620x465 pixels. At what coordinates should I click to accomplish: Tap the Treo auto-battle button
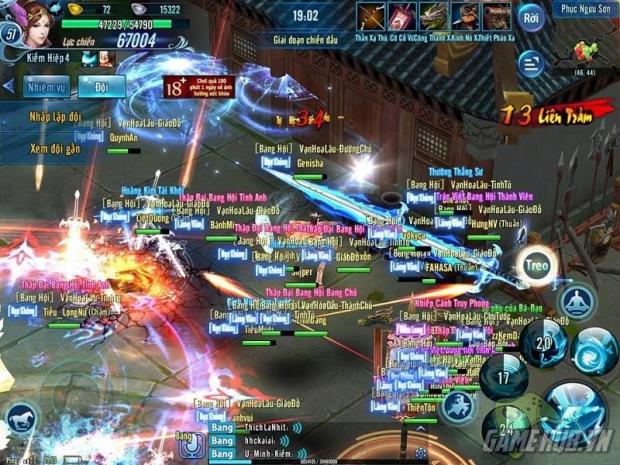coord(536,266)
